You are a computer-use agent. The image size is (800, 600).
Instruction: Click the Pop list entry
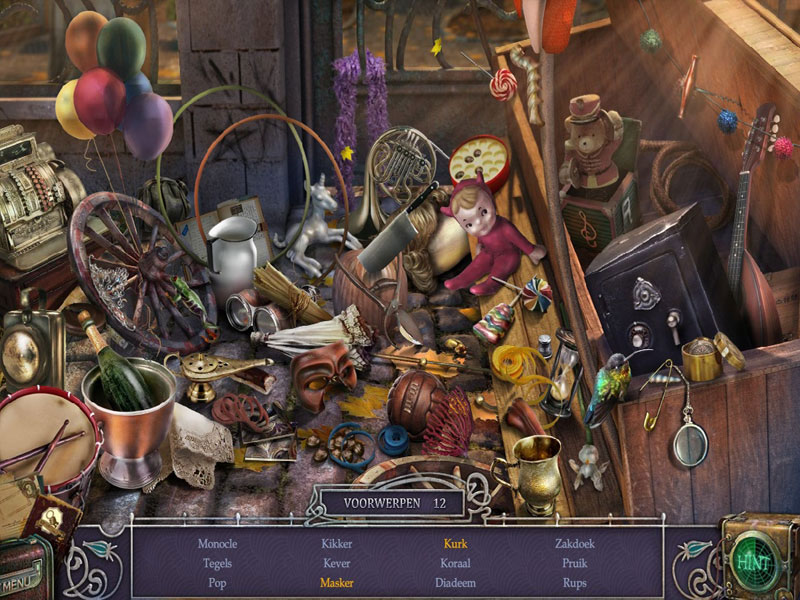(x=217, y=582)
